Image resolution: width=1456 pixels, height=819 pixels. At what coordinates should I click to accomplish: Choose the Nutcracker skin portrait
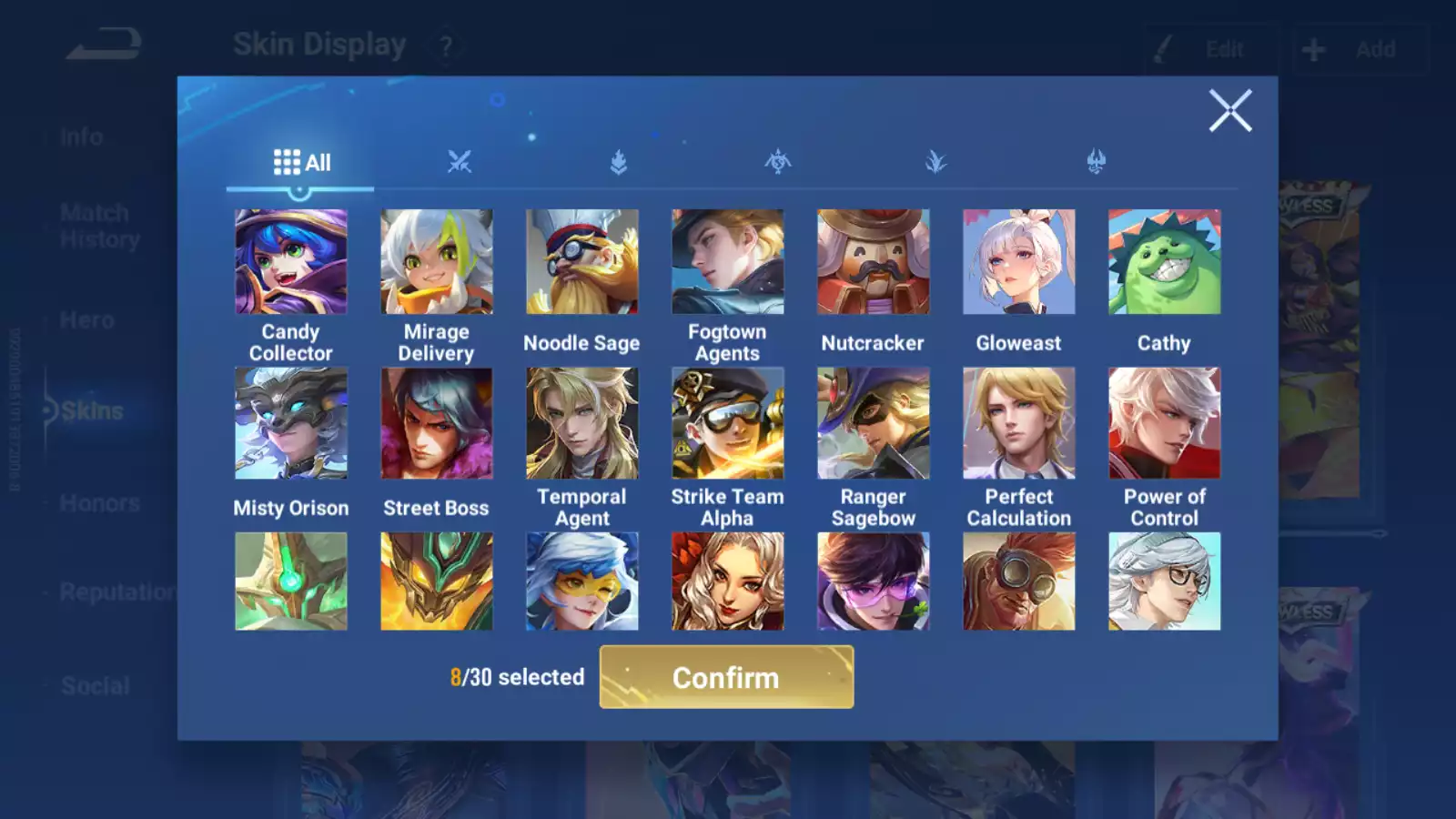pyautogui.click(x=874, y=262)
